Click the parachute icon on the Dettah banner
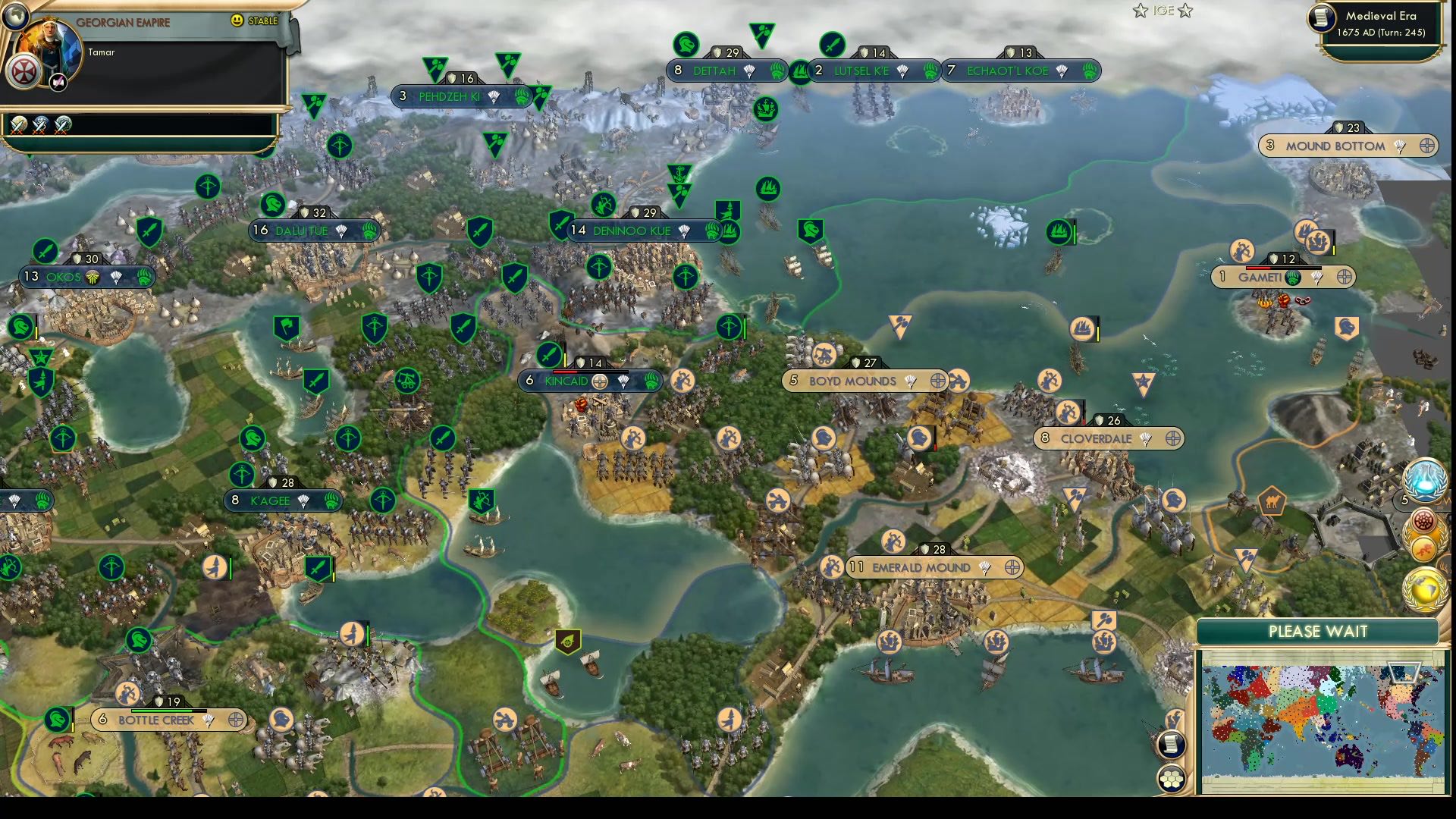Screen dimensions: 1456x819 point(749,71)
